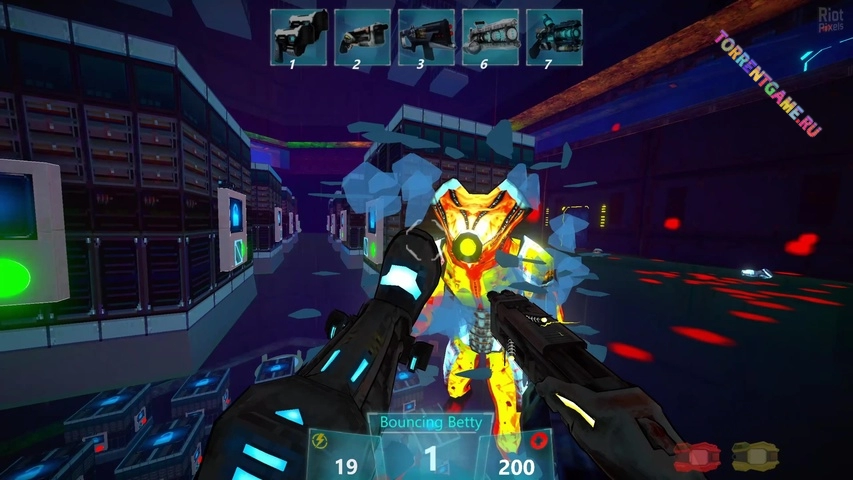Select the dual pistols in slot 1
The image size is (853, 480).
298,37
